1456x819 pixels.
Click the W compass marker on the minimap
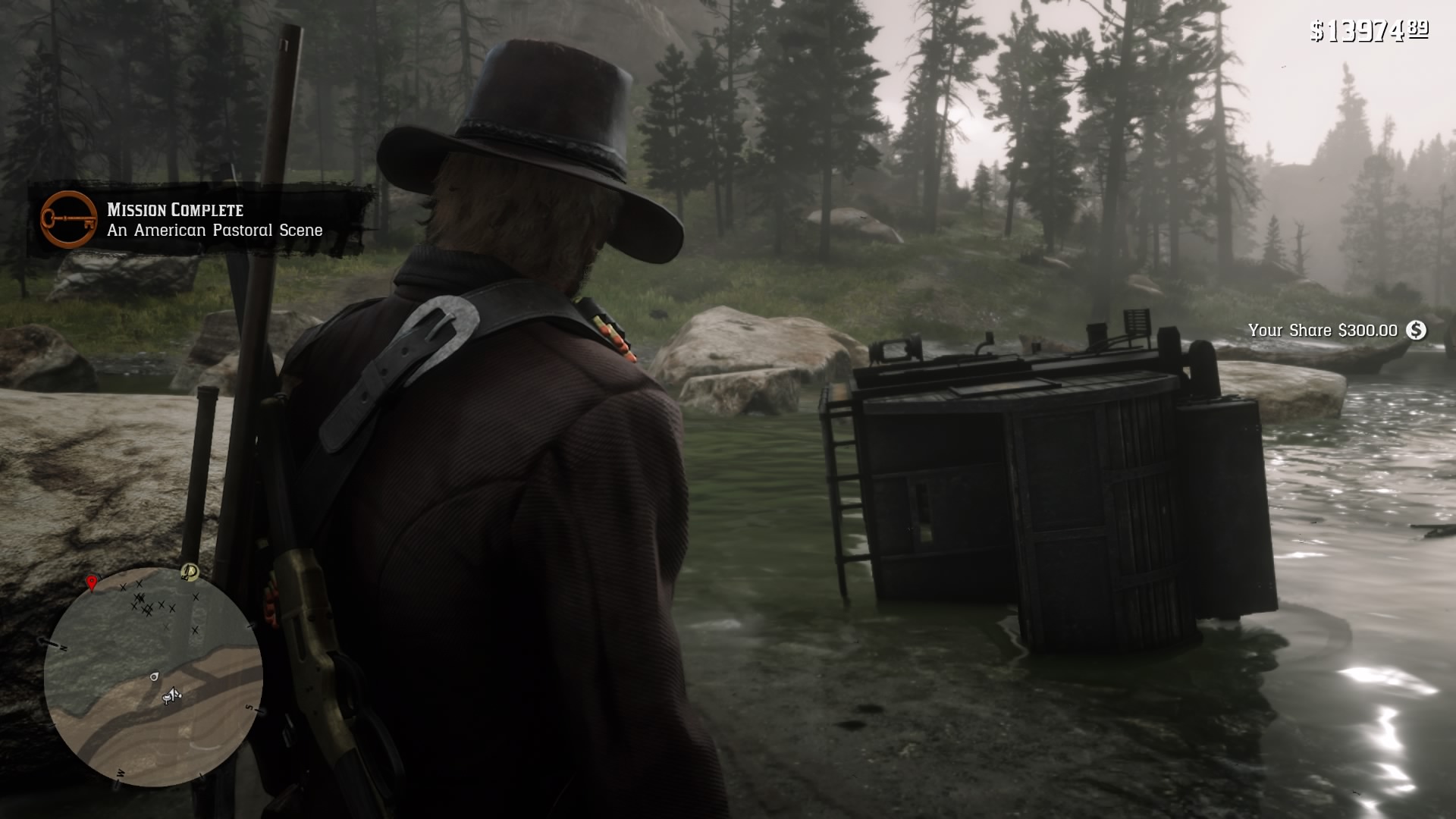coord(120,773)
